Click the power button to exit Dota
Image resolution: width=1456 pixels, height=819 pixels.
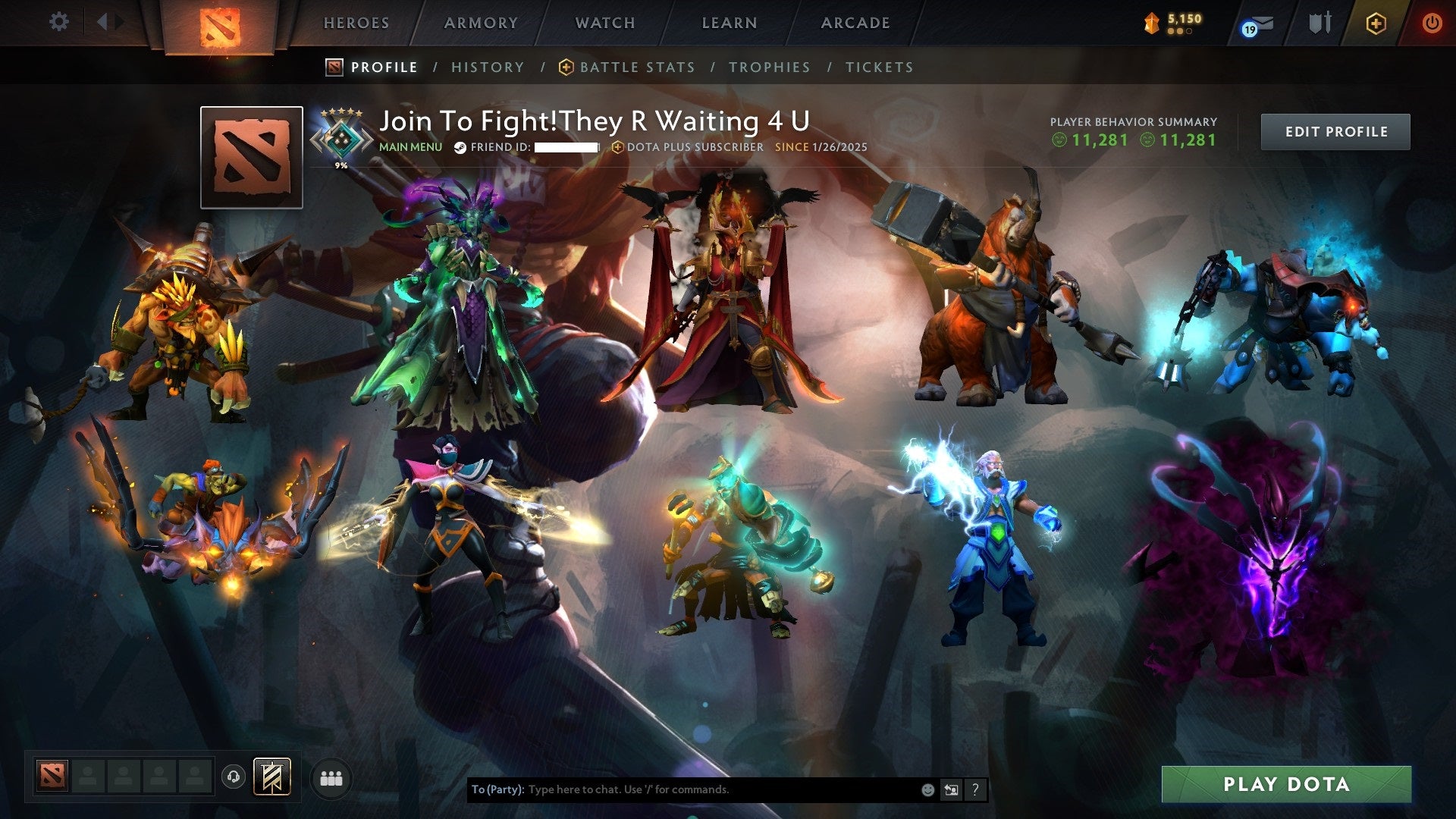(x=1433, y=24)
